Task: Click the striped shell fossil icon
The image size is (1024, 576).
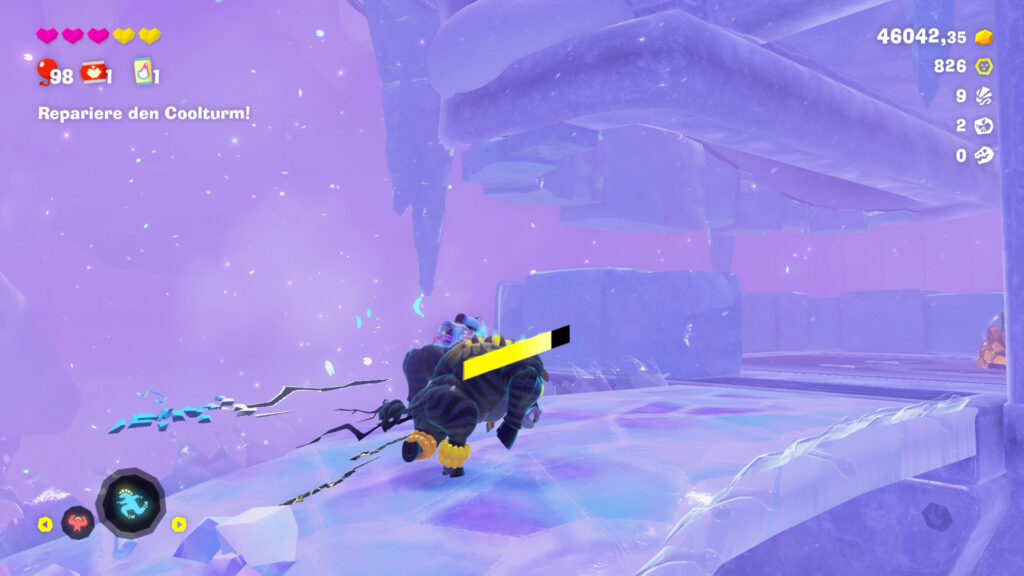Action: (984, 96)
